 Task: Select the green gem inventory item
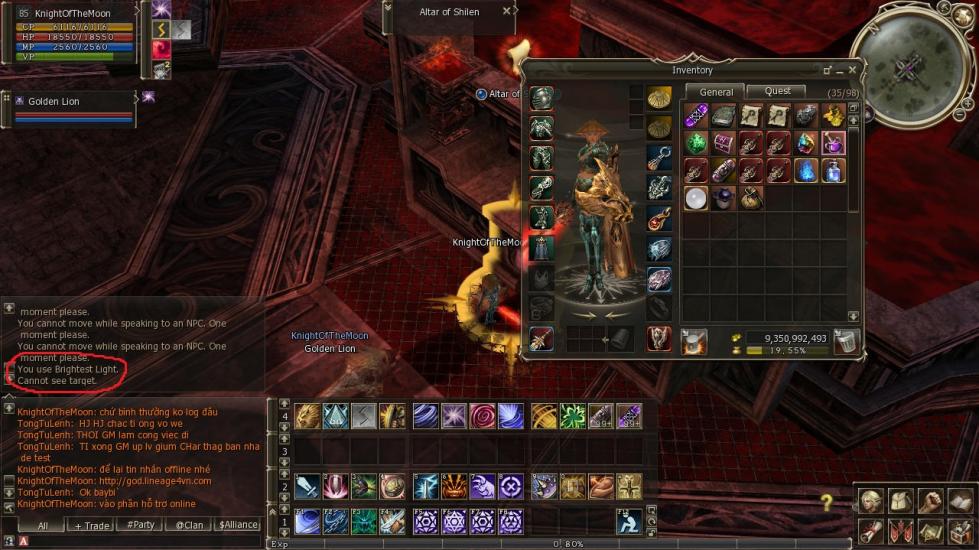[696, 143]
